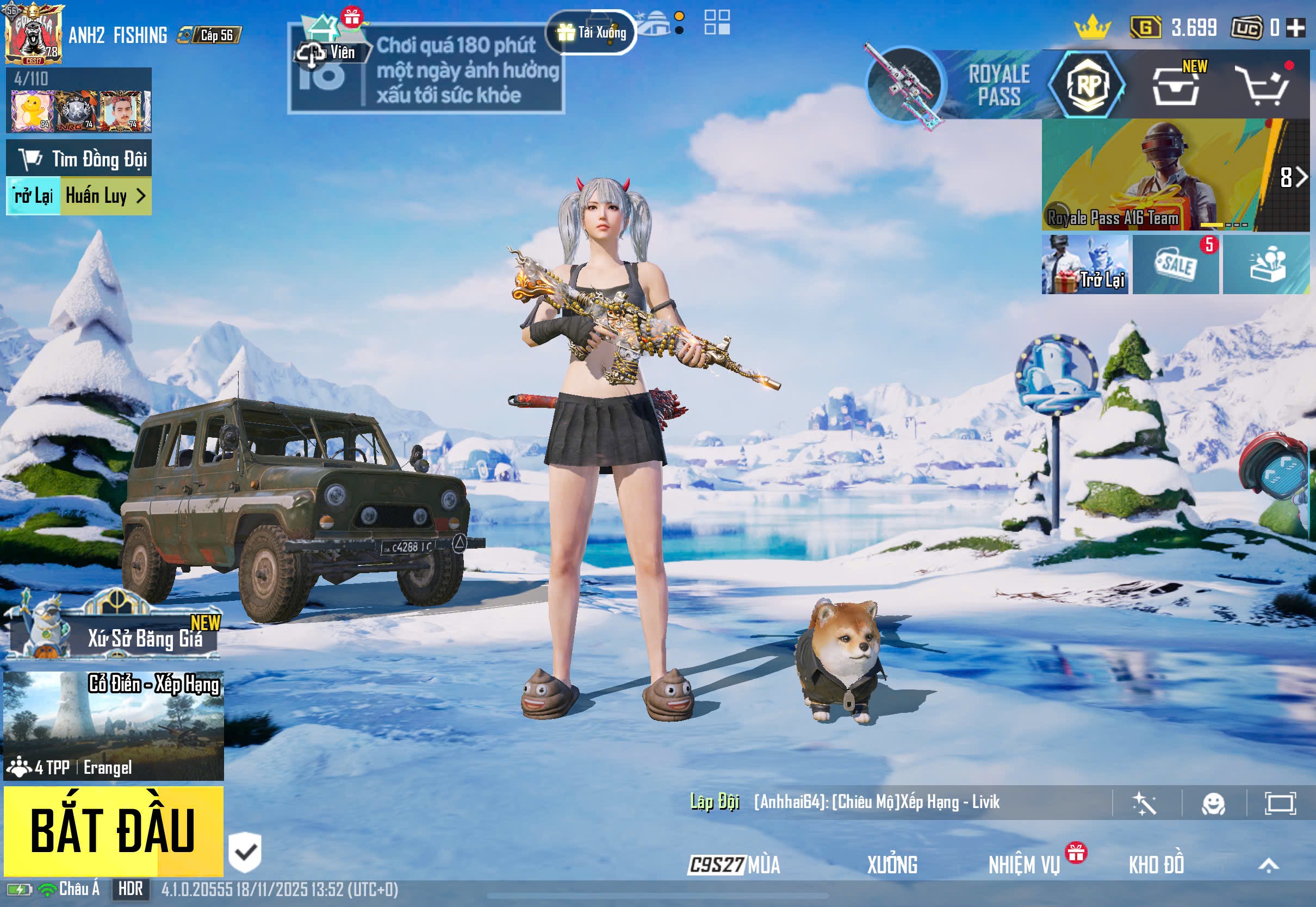Open the NHIỆM VỤ missions tab
Image resolution: width=1316 pixels, height=907 pixels.
pyautogui.click(x=1024, y=865)
